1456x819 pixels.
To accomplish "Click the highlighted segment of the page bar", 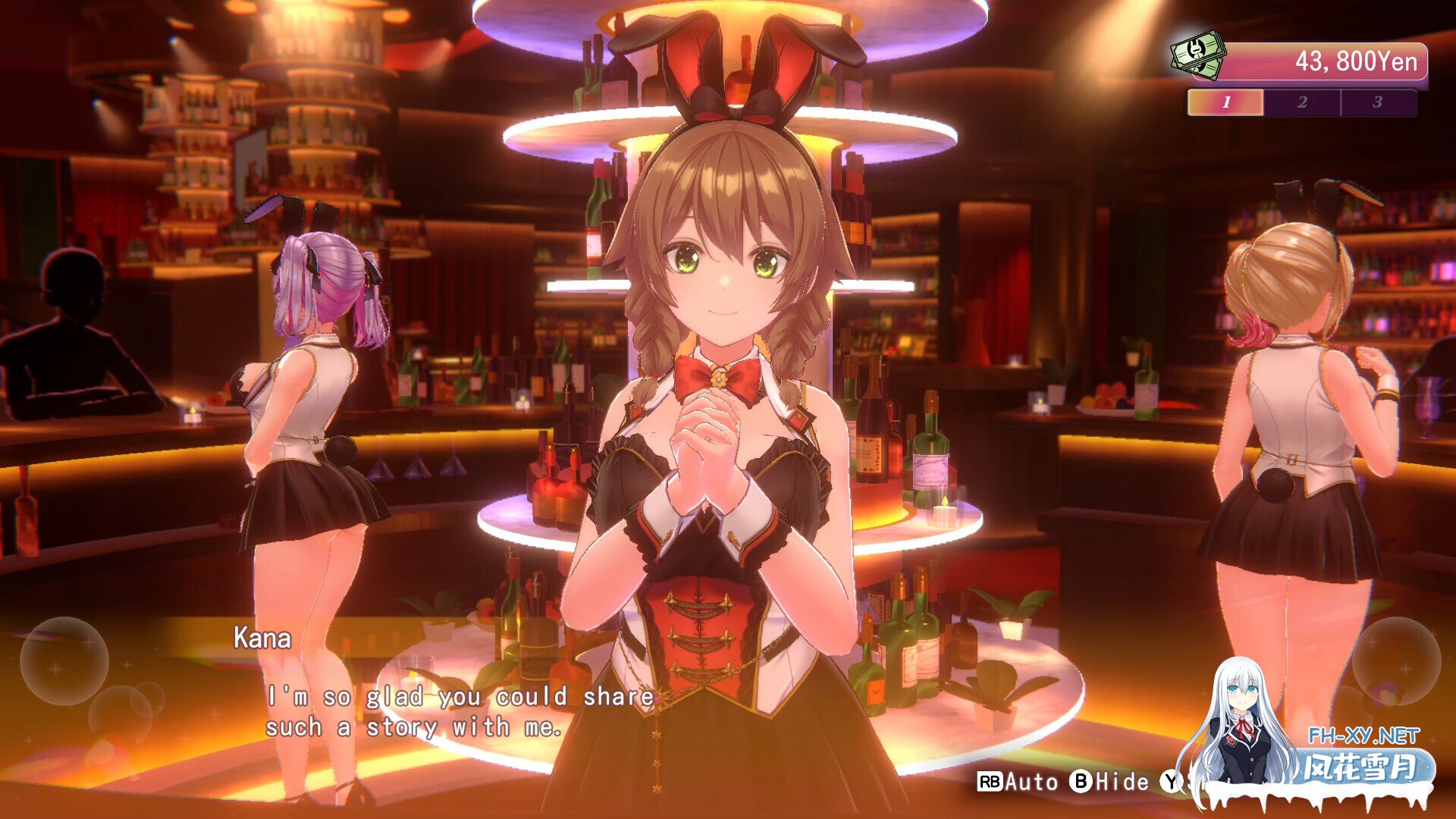I will point(1225,101).
